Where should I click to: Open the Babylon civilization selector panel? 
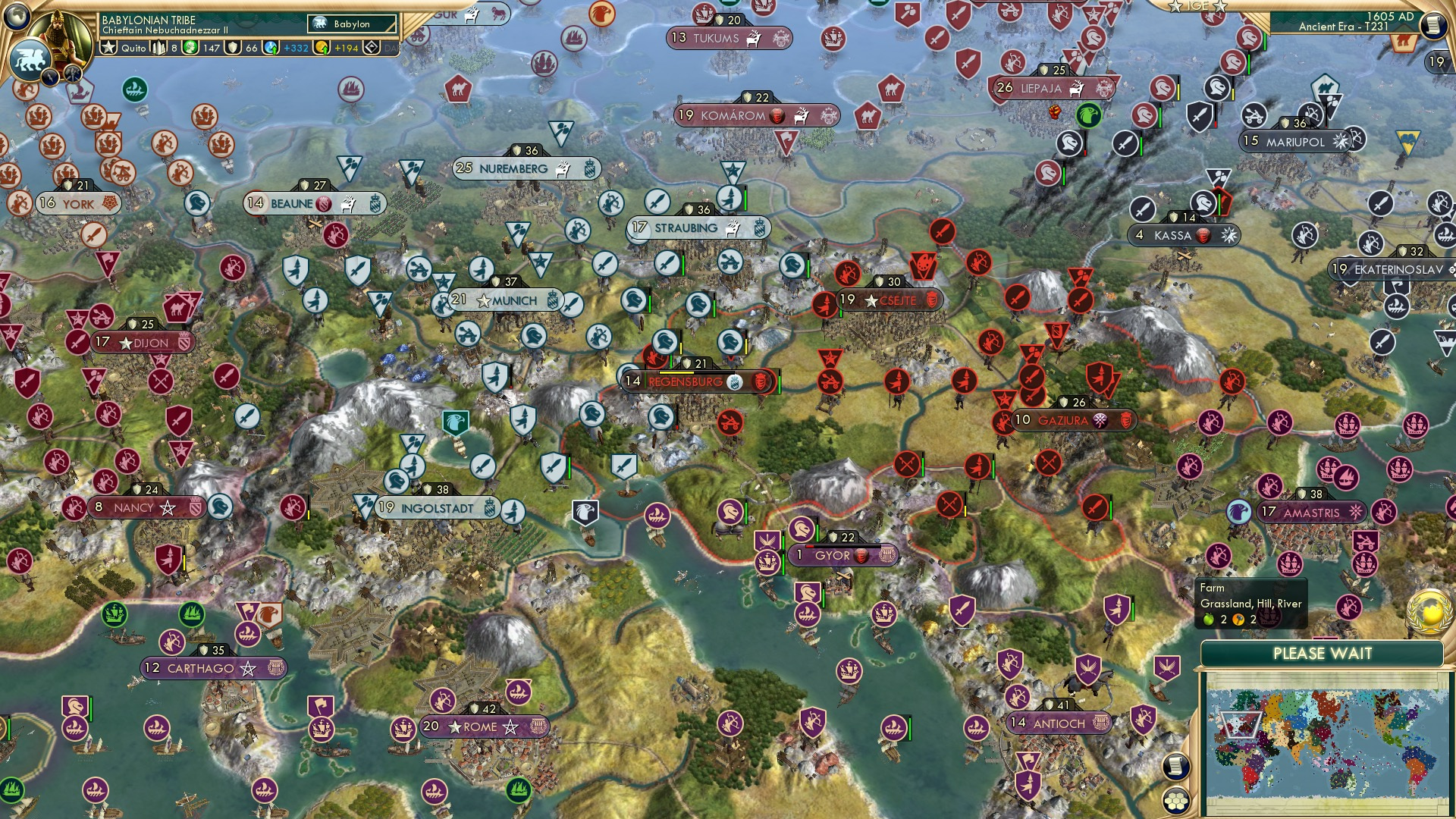pos(351,24)
